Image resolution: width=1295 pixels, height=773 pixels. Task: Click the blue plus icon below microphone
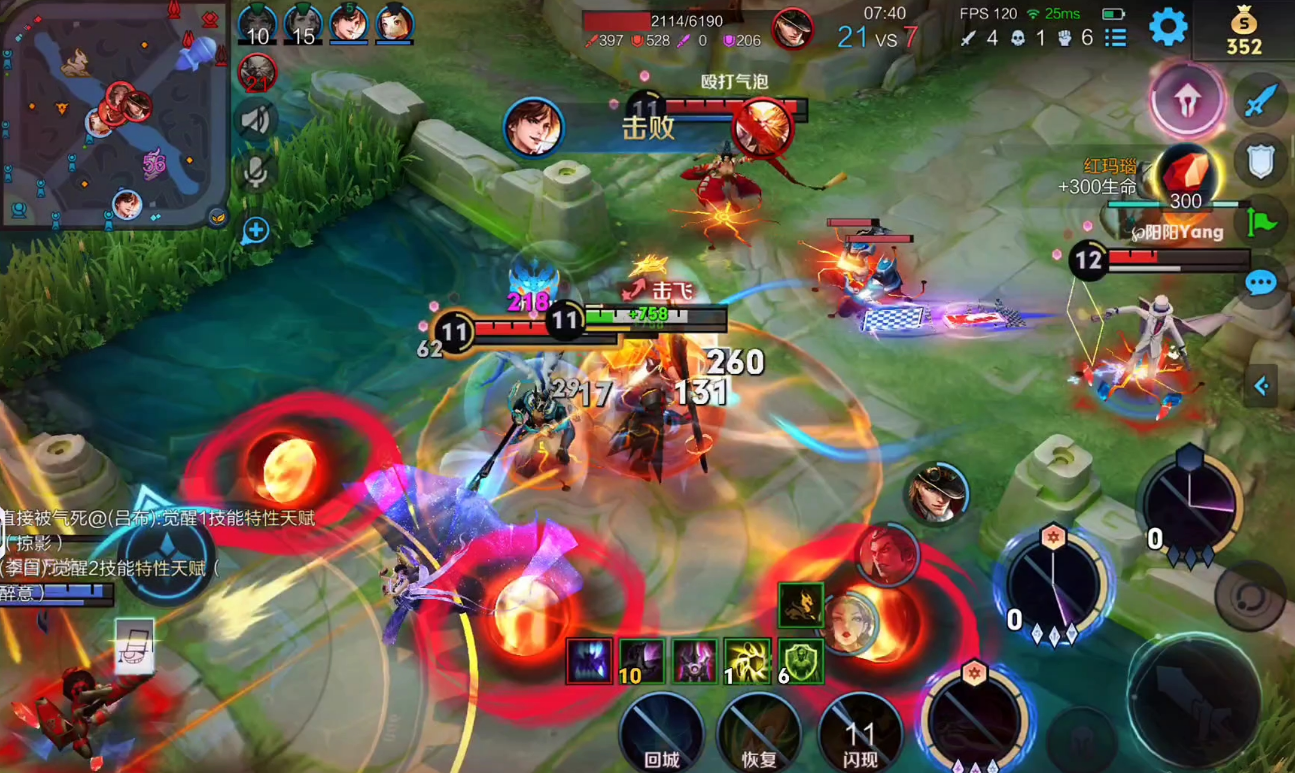coord(256,231)
